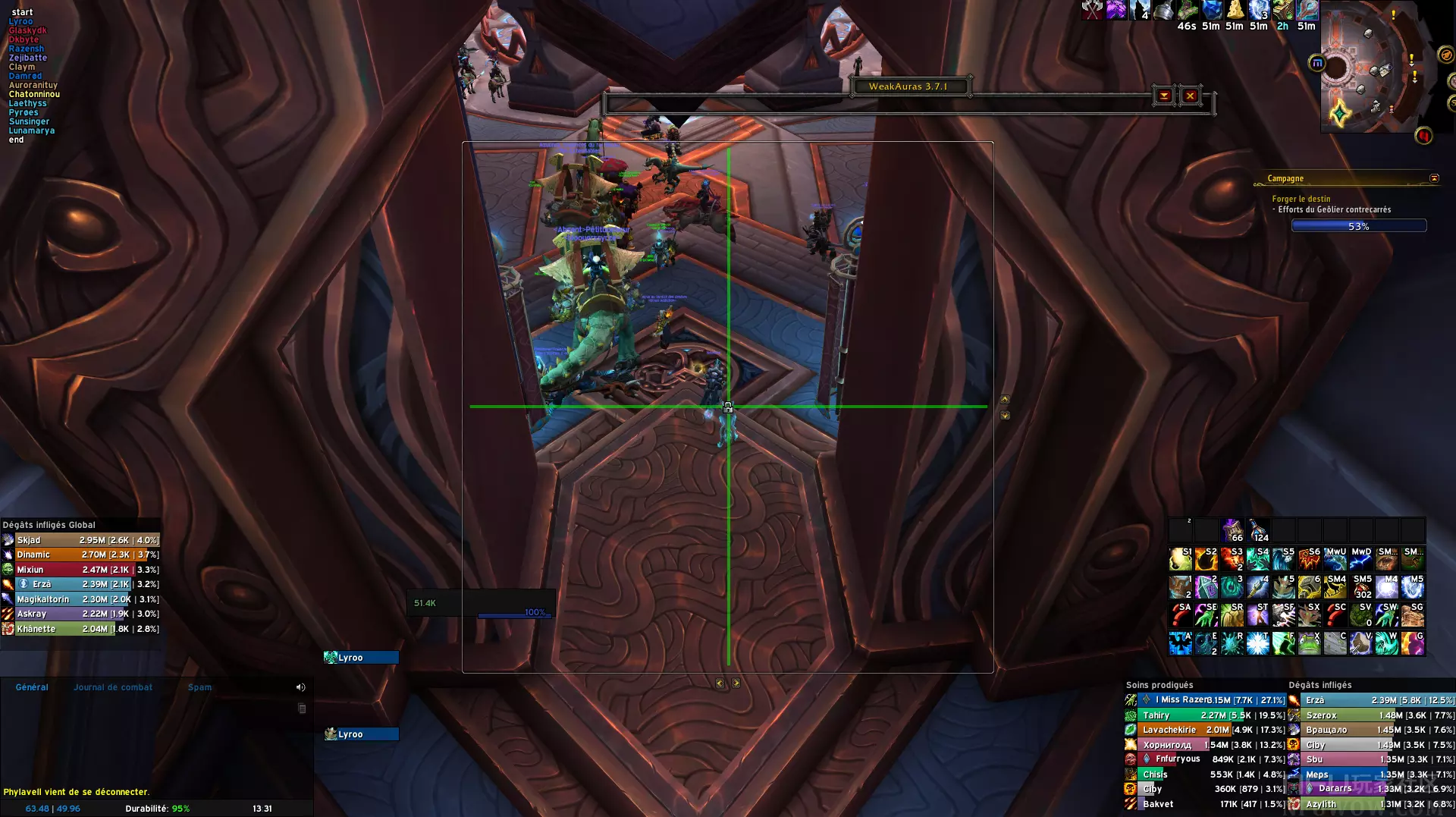Trigger the red banner ability on S6
1456x817 pixels.
coord(1310,559)
